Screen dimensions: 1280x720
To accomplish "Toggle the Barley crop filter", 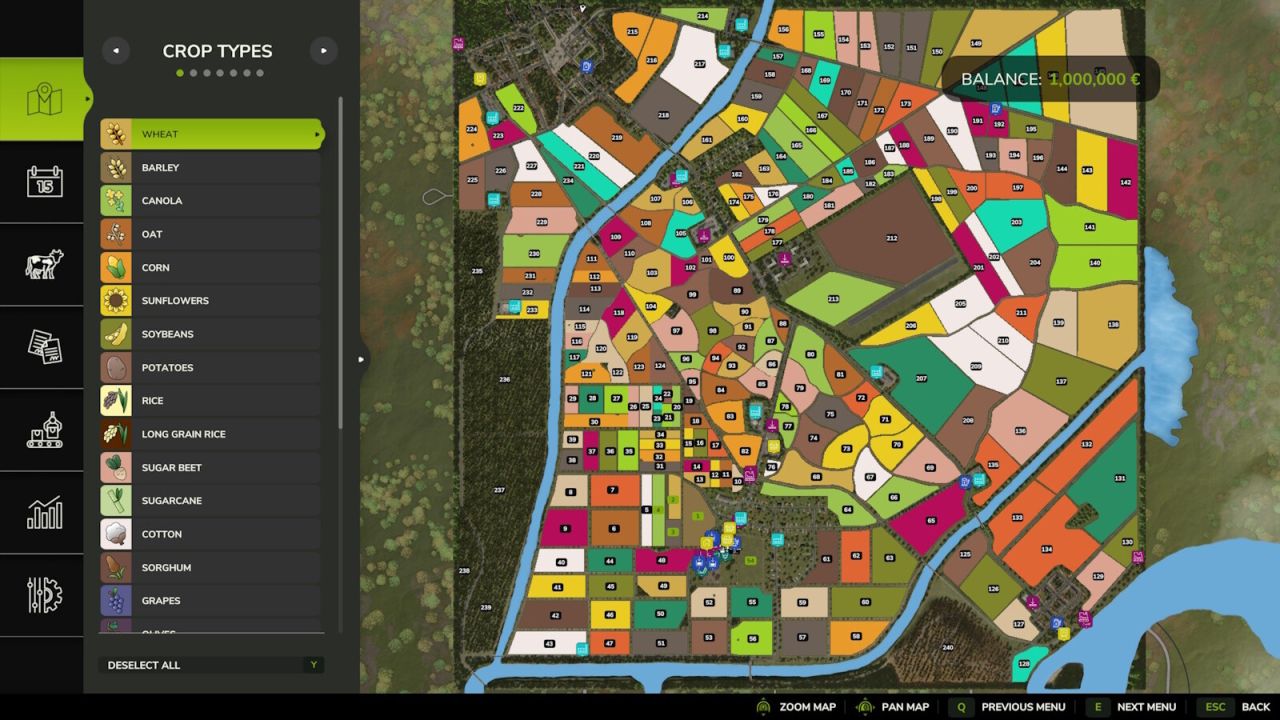I will (x=210, y=167).
